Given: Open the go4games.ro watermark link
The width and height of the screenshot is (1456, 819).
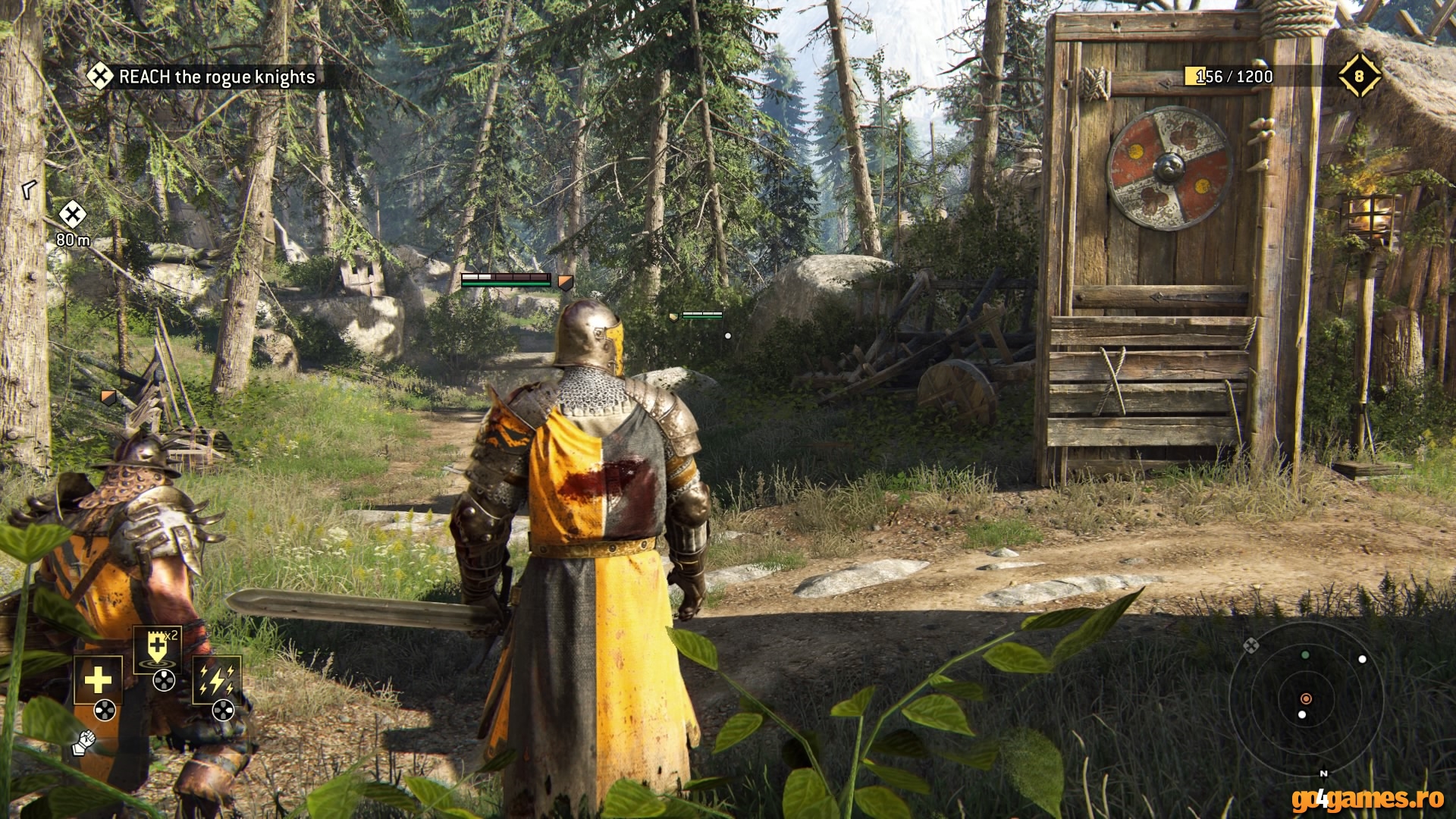Looking at the screenshot, I should point(1357,798).
